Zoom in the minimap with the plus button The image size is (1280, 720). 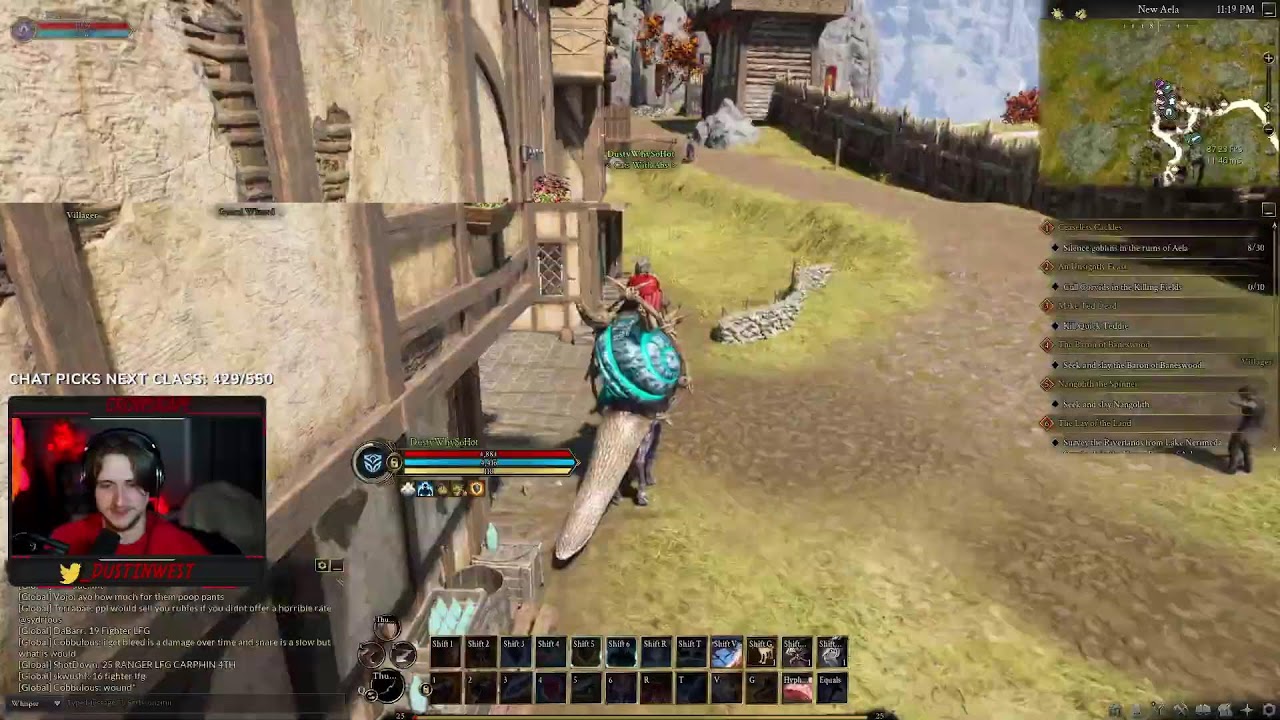tap(1269, 59)
